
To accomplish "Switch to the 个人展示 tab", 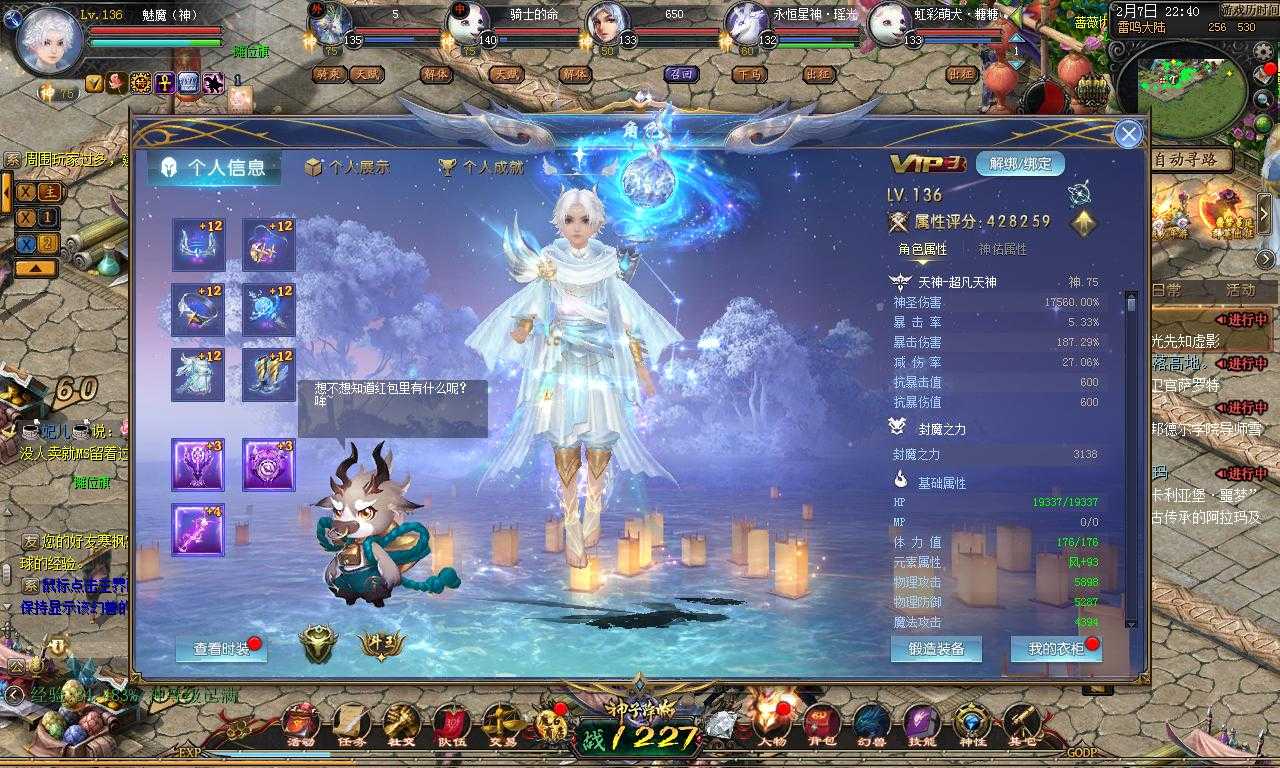I will coord(352,167).
